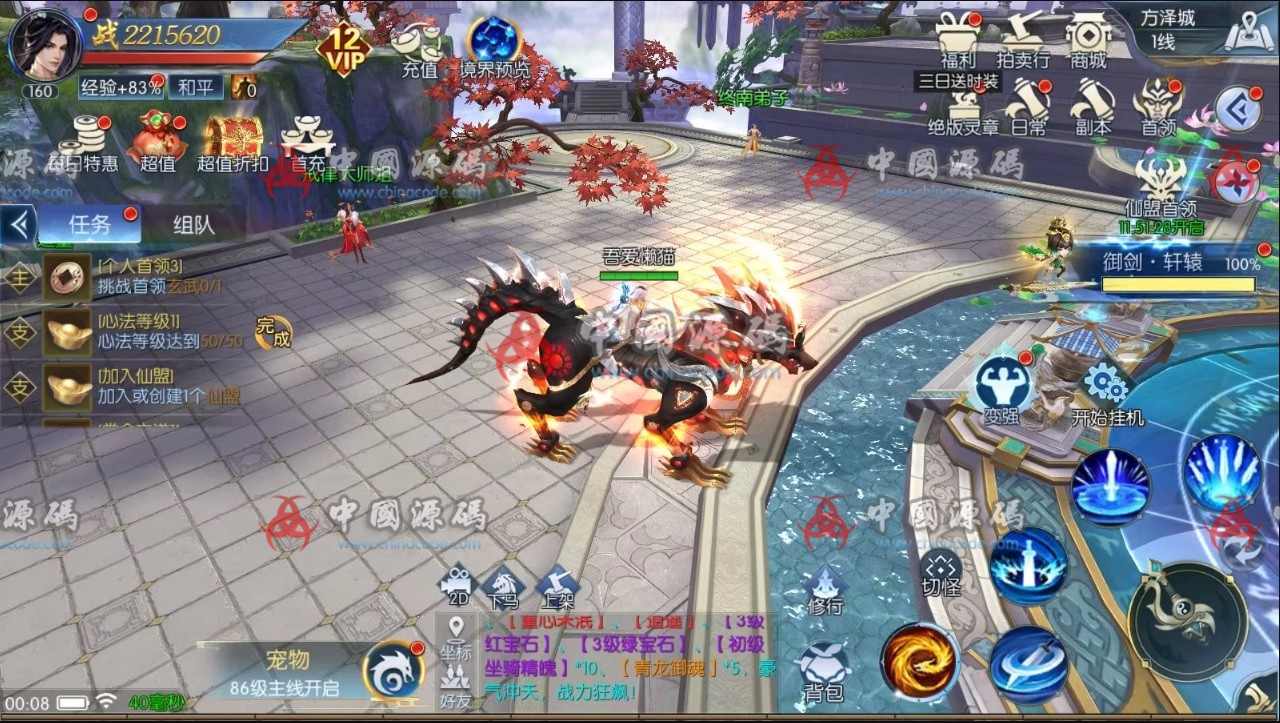
Task: Tap the 下马 dismount button
Action: [502, 587]
